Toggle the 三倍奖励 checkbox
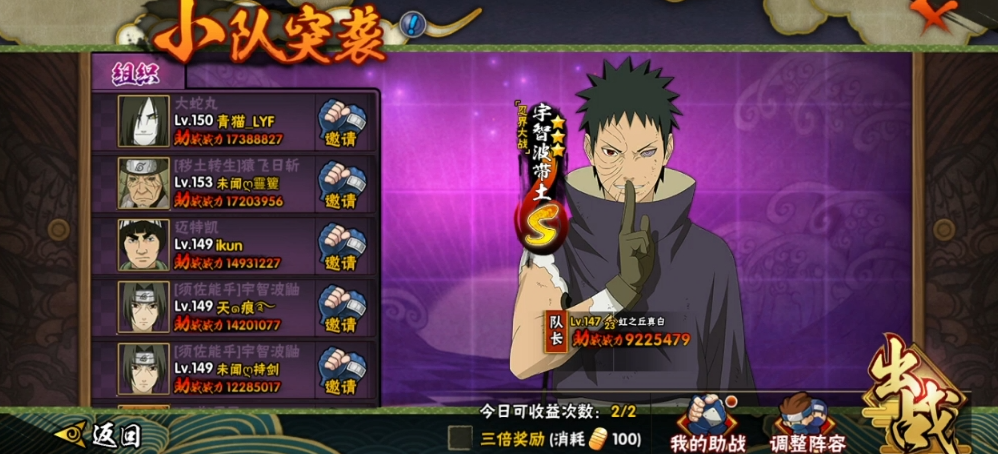The width and height of the screenshot is (998, 454). (x=460, y=437)
